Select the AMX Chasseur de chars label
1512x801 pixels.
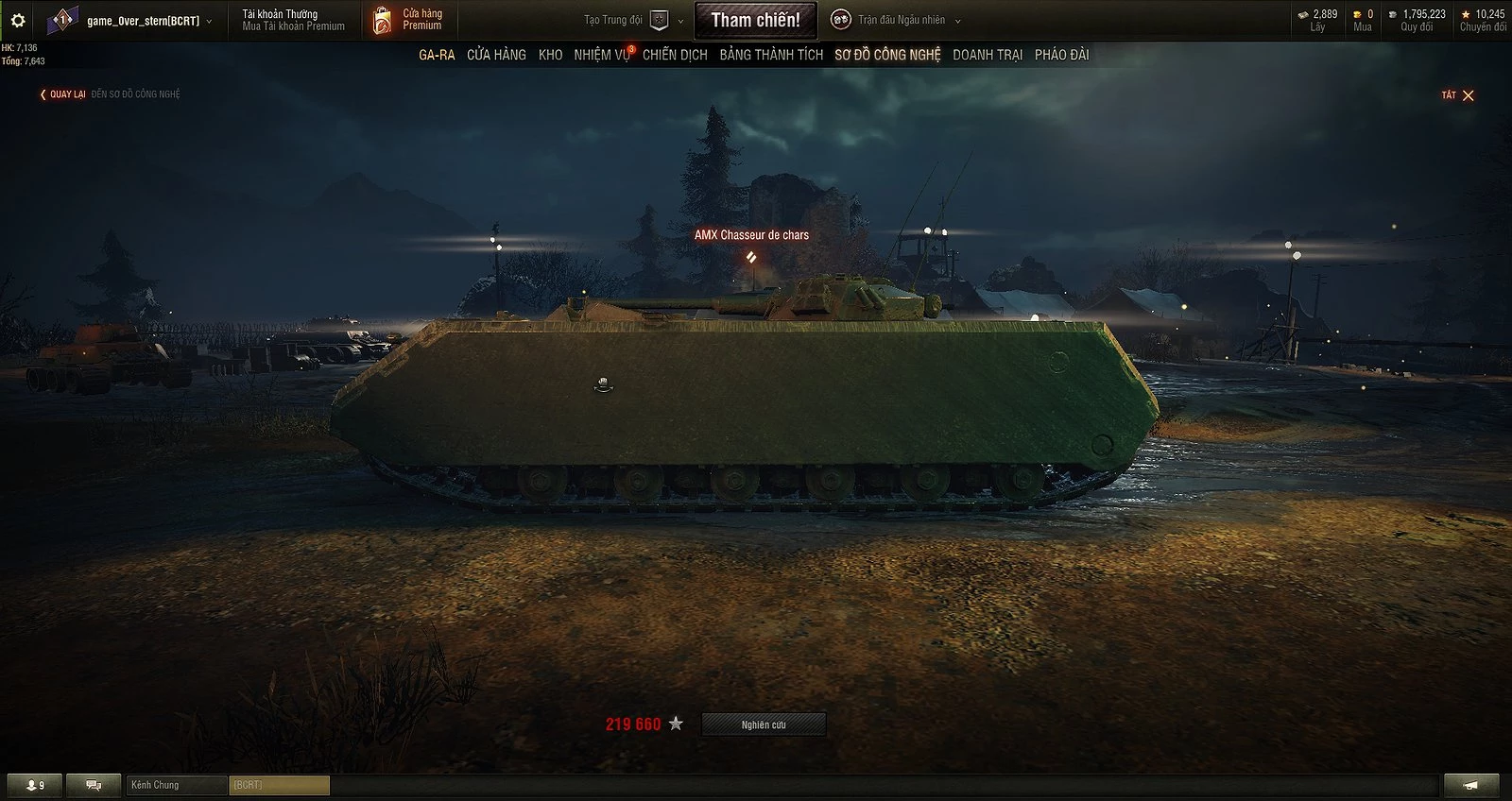[x=751, y=233]
